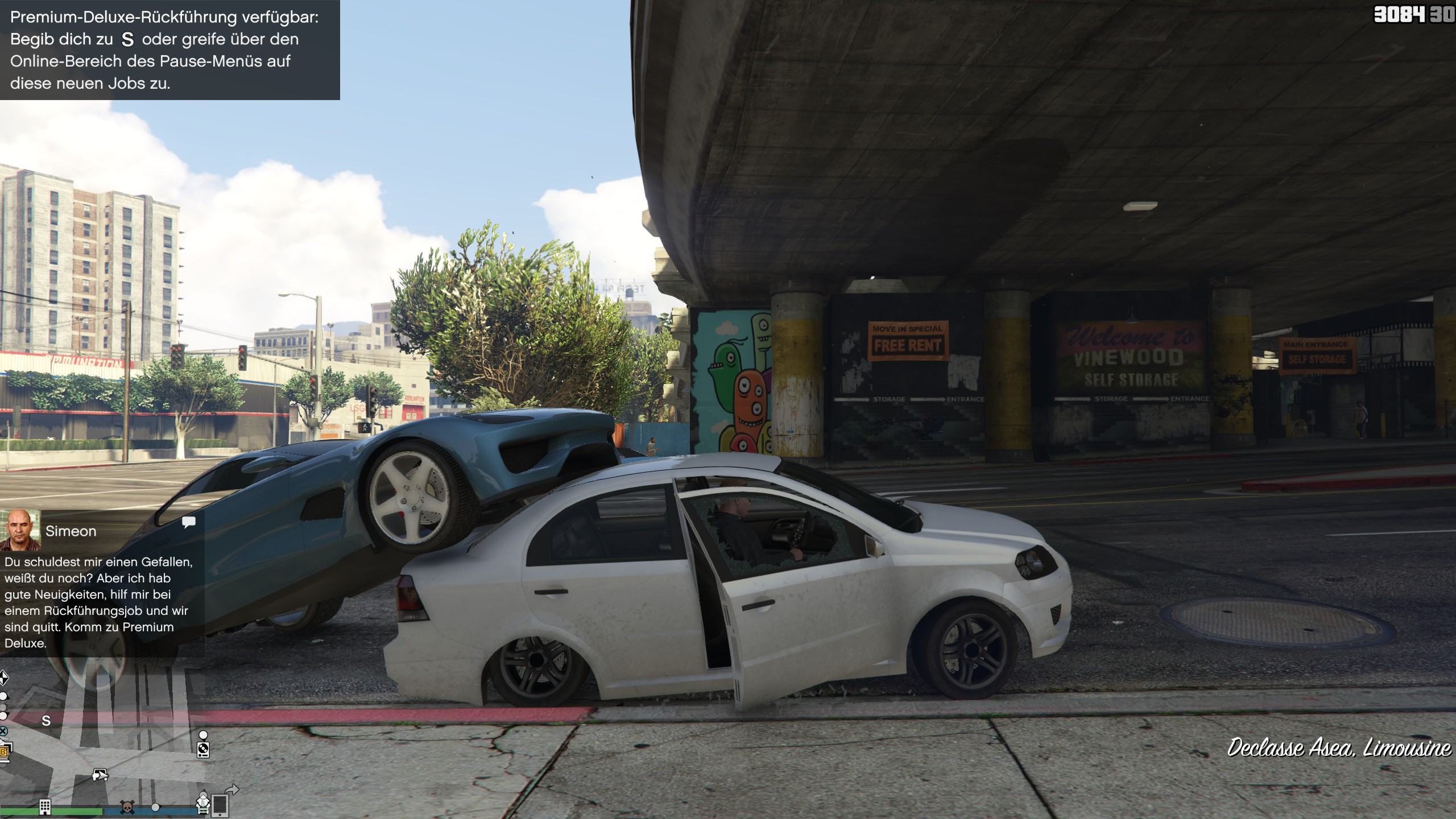
Task: Click the yellow B1 blip on the minimap
Action: 5,752
